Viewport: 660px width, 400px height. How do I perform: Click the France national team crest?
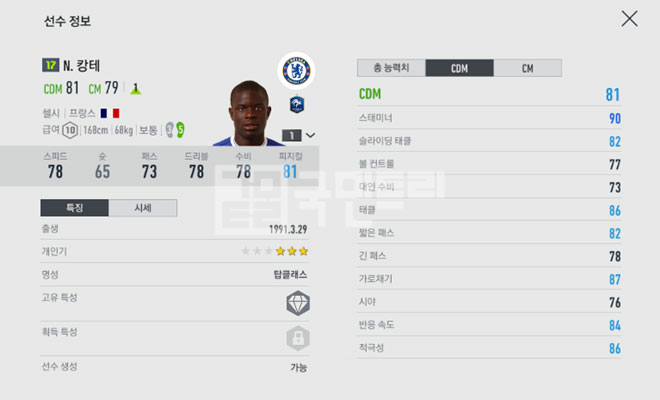(x=298, y=103)
